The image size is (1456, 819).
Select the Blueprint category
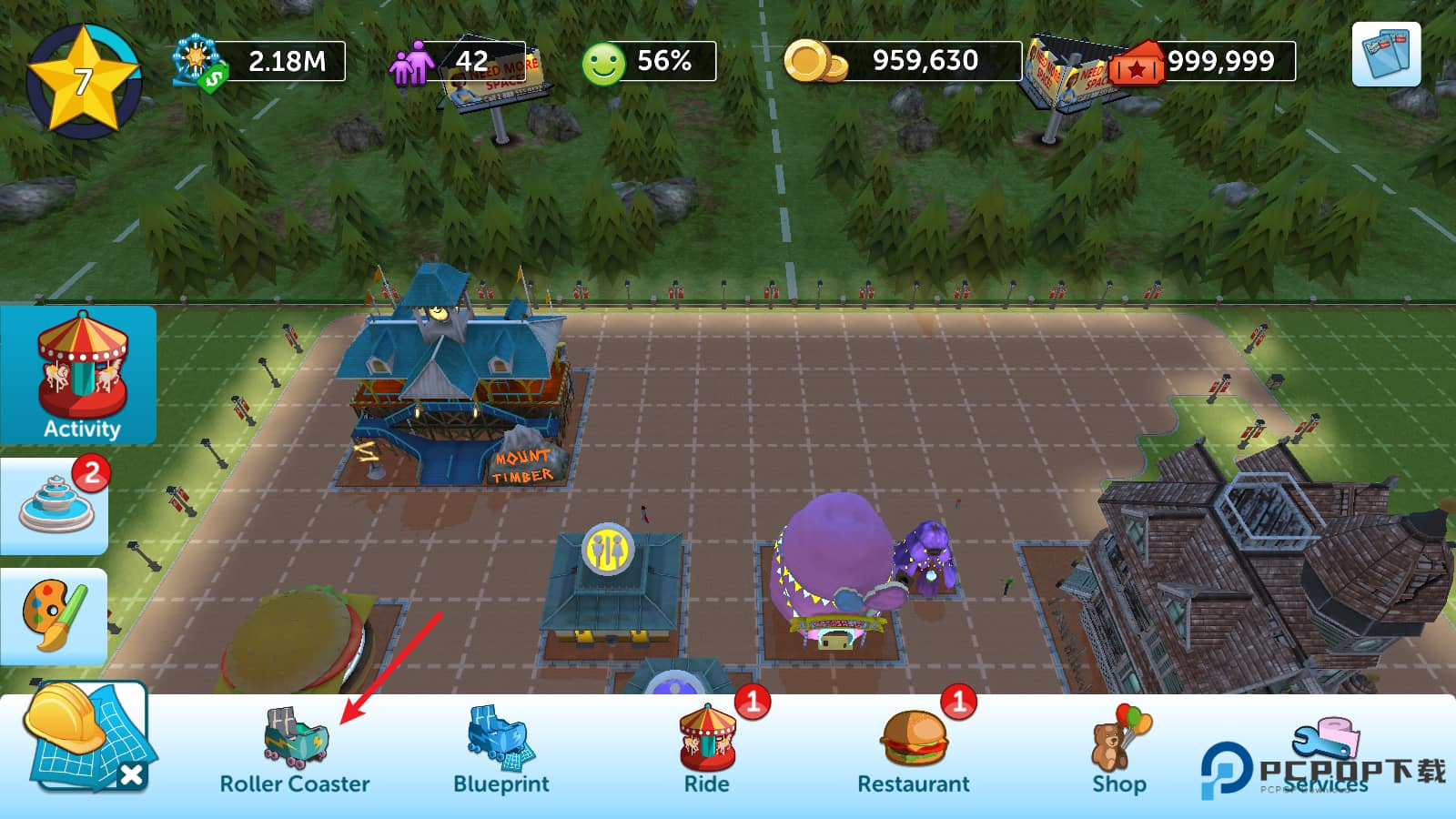tap(500, 751)
